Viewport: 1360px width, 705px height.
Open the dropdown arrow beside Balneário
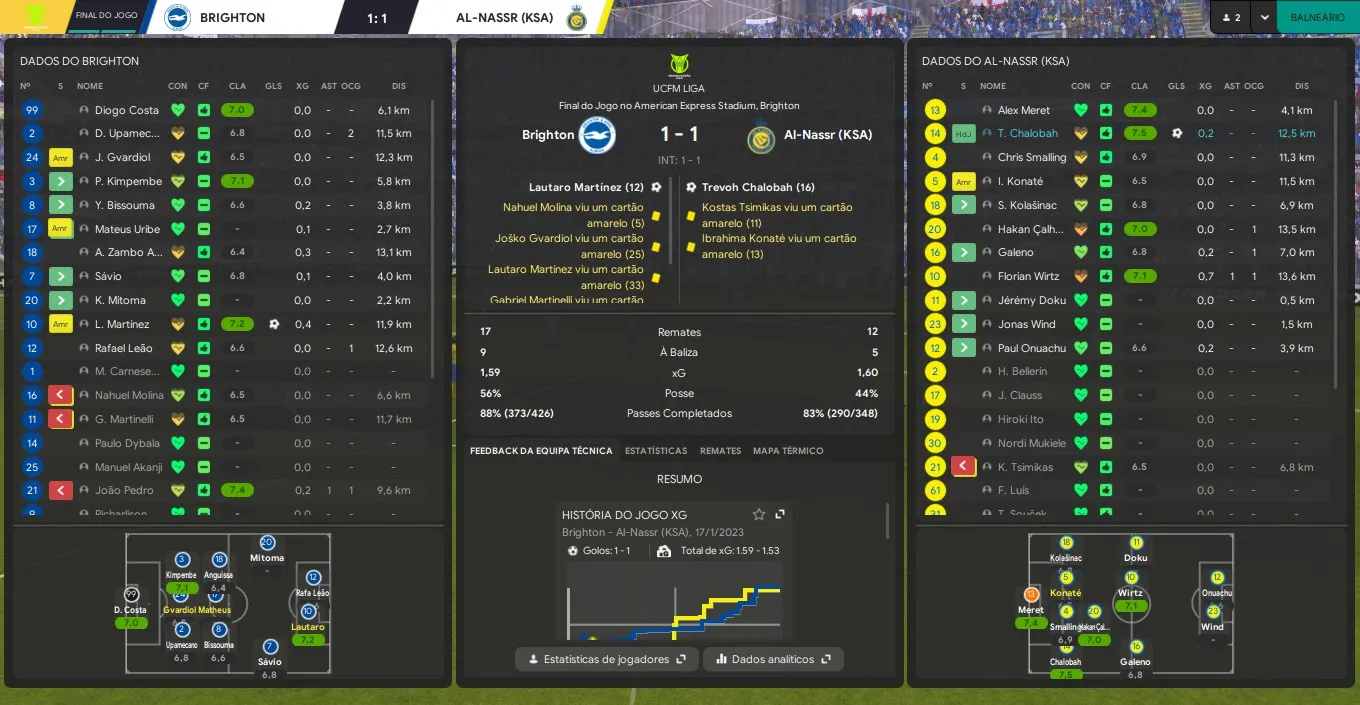pyautogui.click(x=1265, y=17)
